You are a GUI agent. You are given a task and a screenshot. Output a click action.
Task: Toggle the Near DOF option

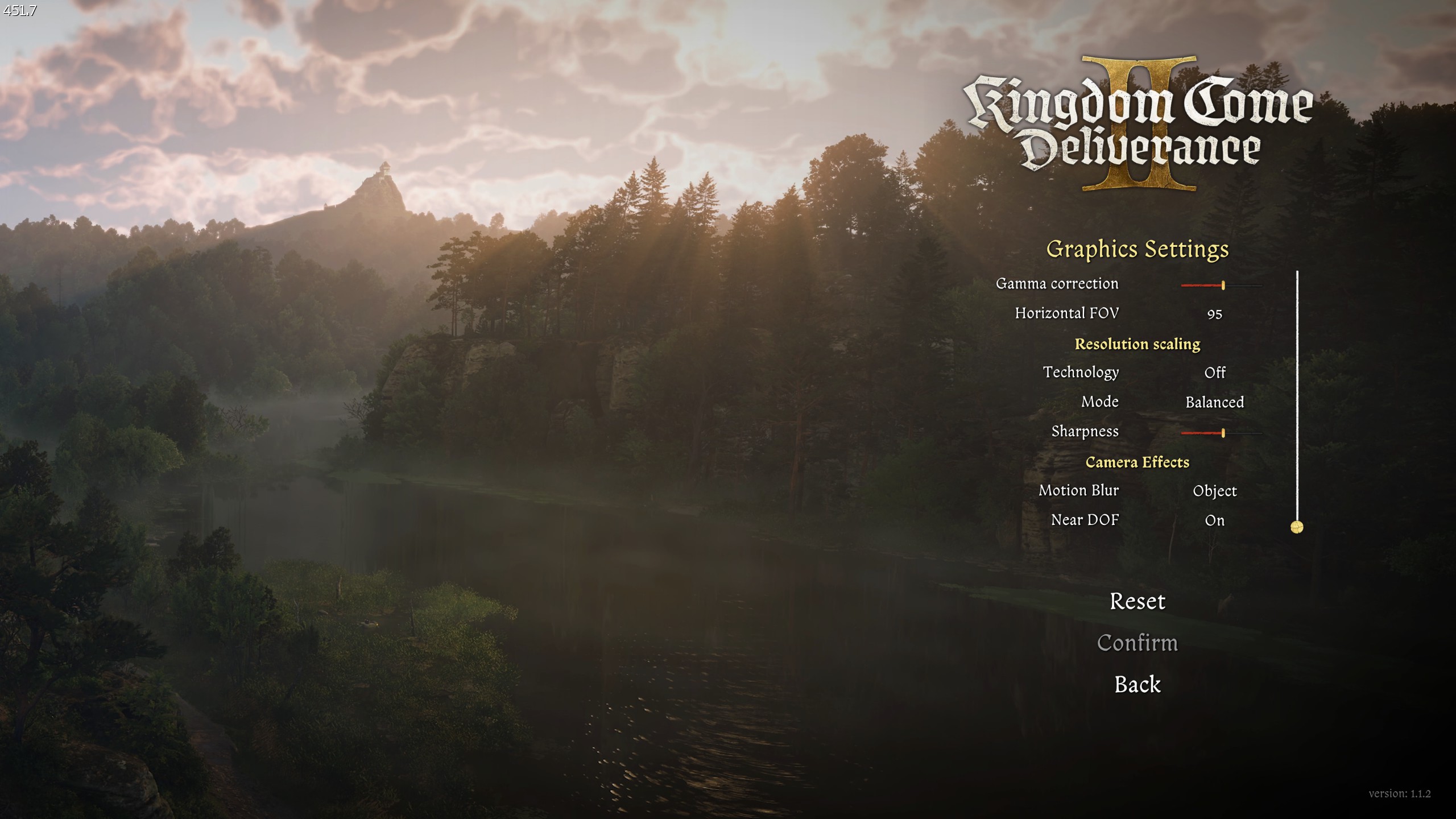1214,520
